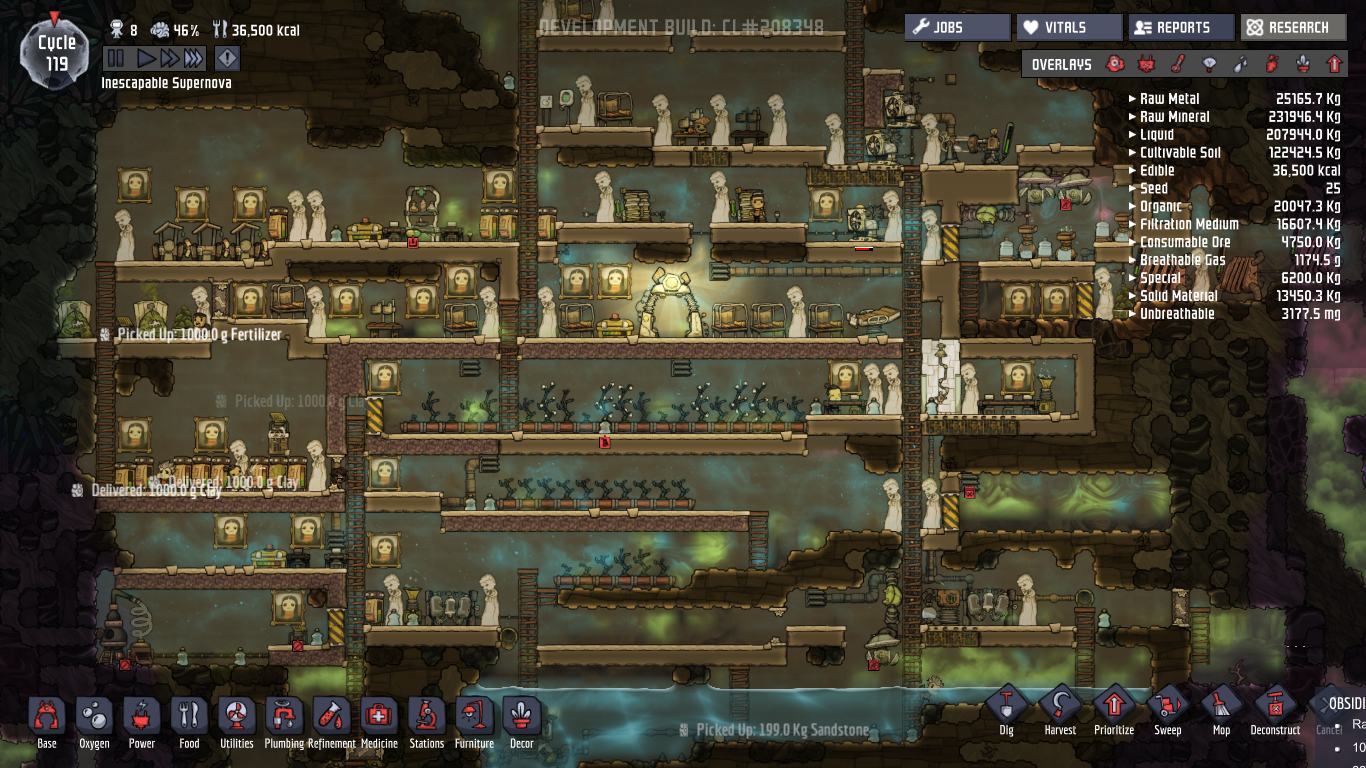Toggle the priority arrow overlay
The width and height of the screenshot is (1366, 768).
coord(1333,64)
